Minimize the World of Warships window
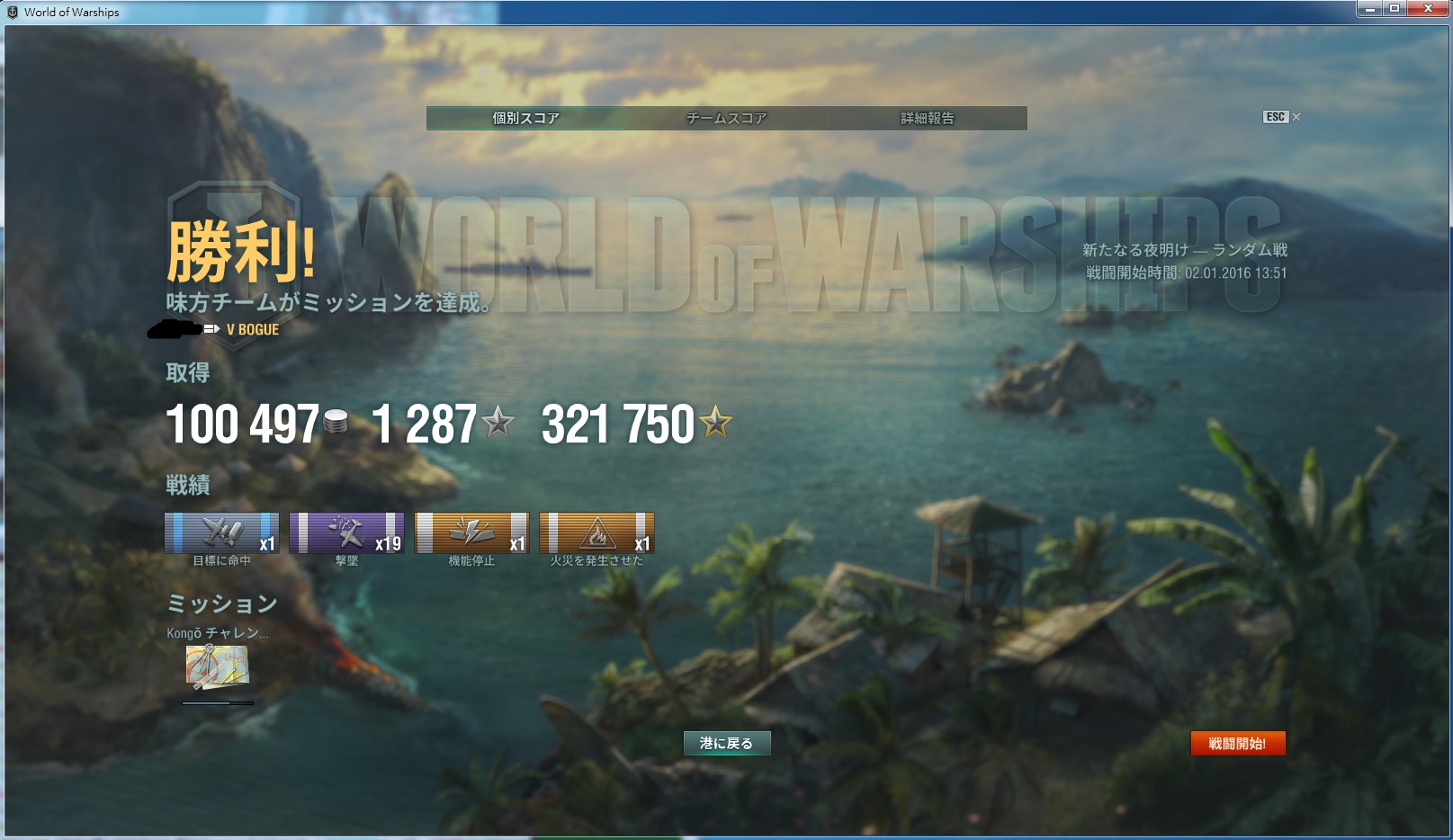 pos(1369,9)
